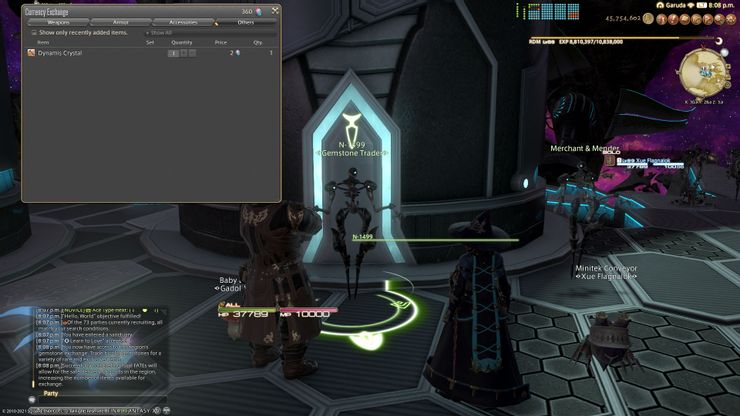Click the Dynamis Crystal quantity box

[x=173, y=52]
